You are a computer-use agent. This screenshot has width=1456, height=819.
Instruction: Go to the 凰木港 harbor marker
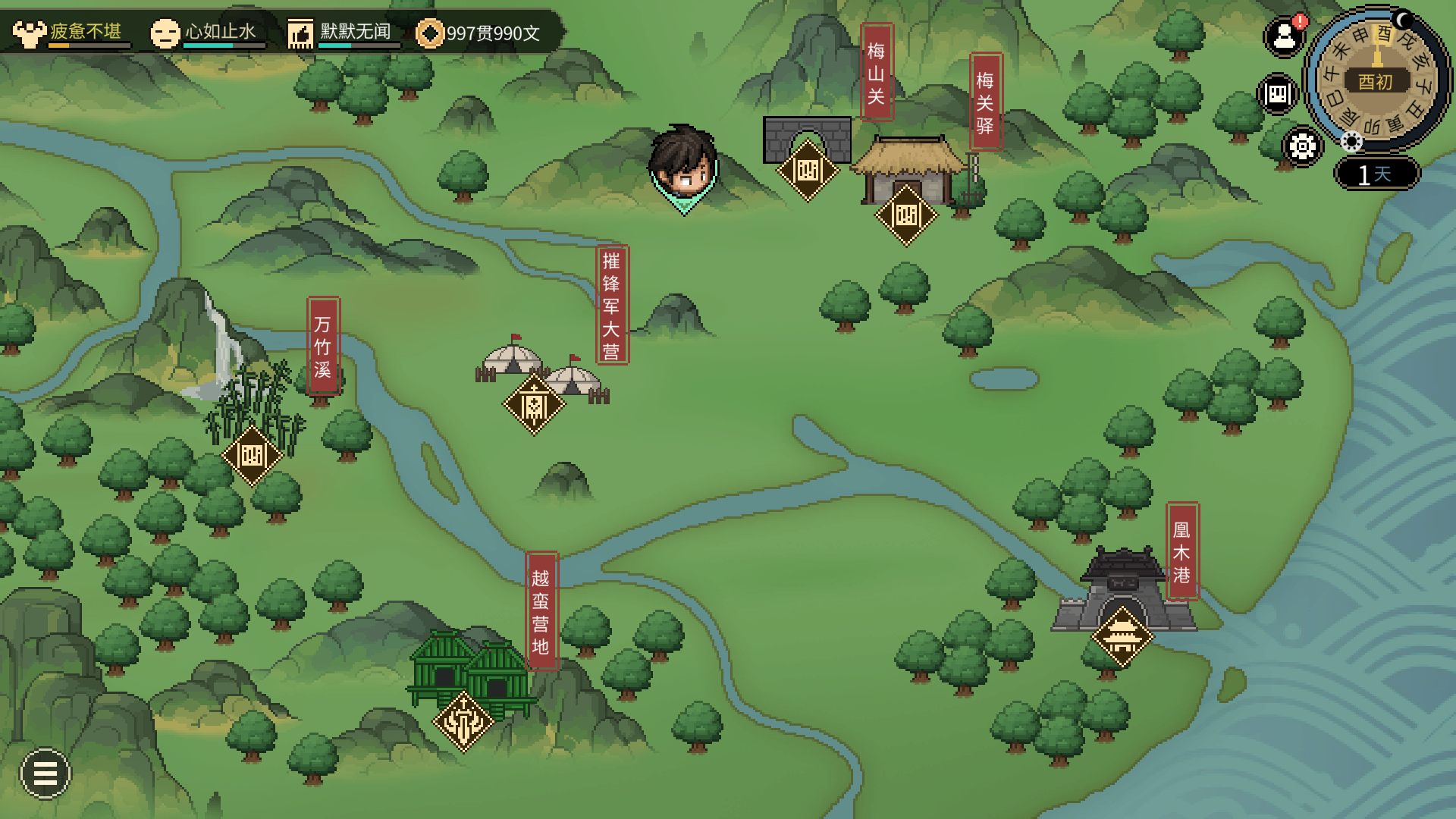(1122, 635)
